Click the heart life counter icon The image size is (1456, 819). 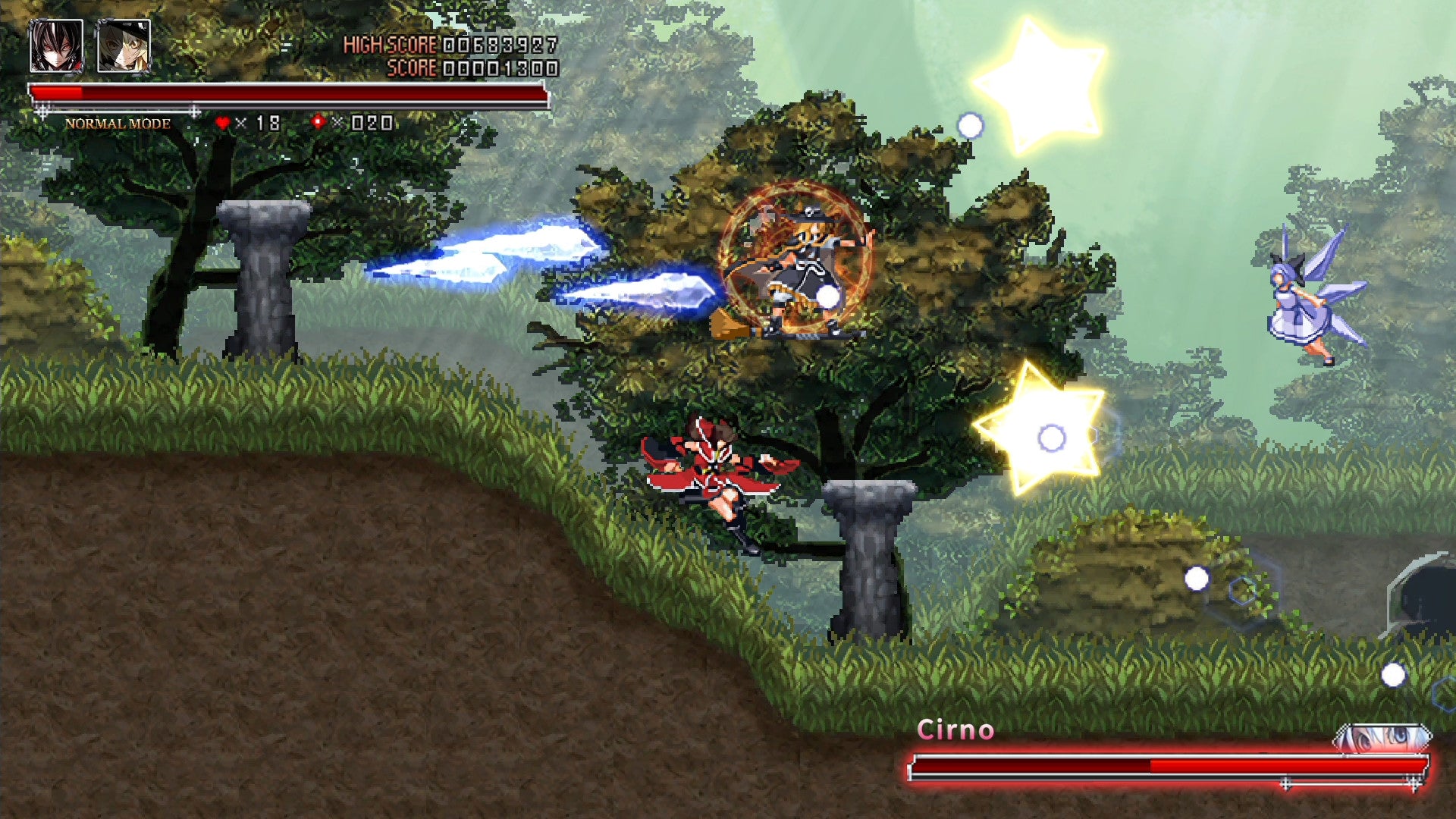(x=221, y=120)
